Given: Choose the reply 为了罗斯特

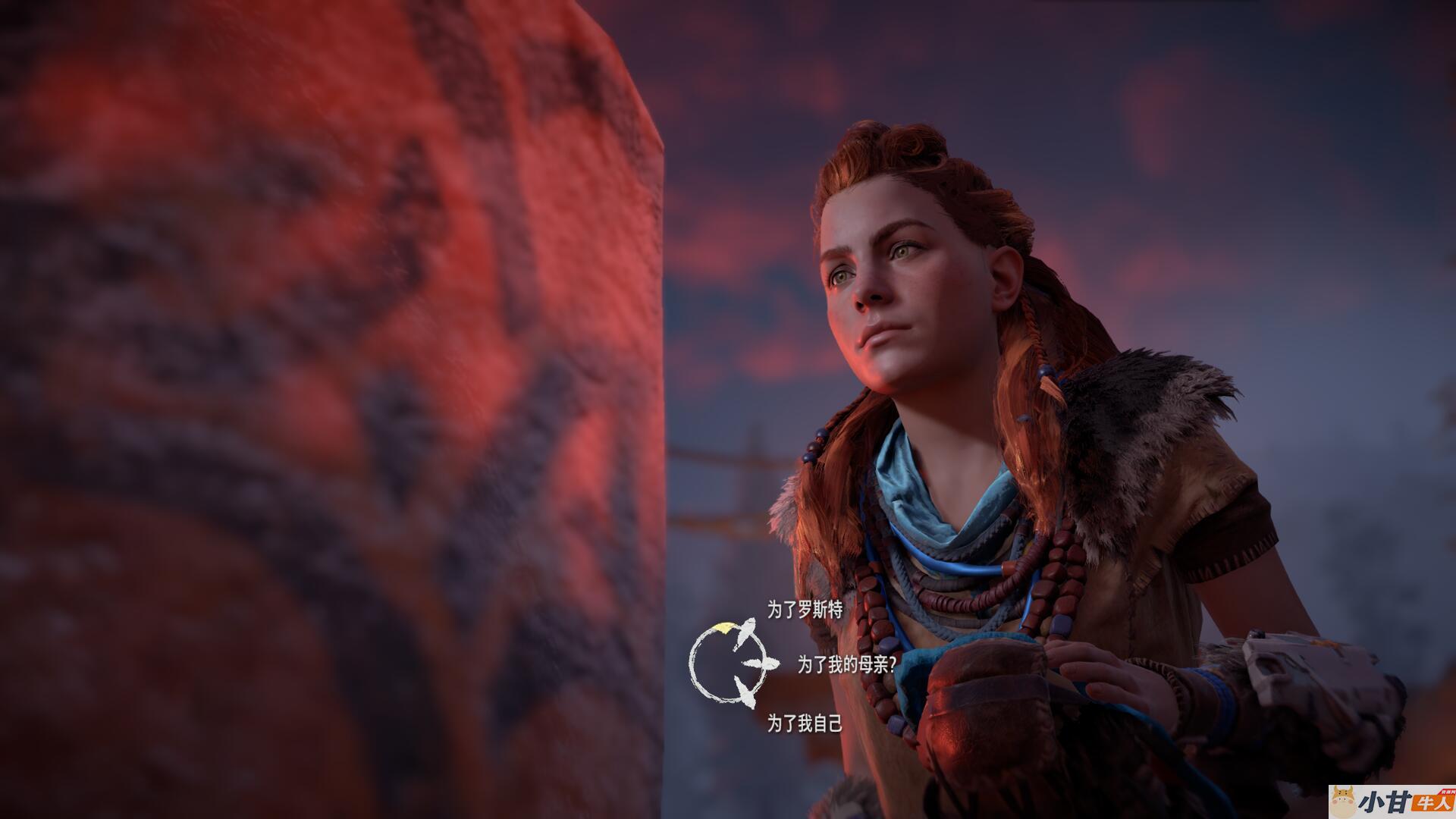Looking at the screenshot, I should pos(805,610).
